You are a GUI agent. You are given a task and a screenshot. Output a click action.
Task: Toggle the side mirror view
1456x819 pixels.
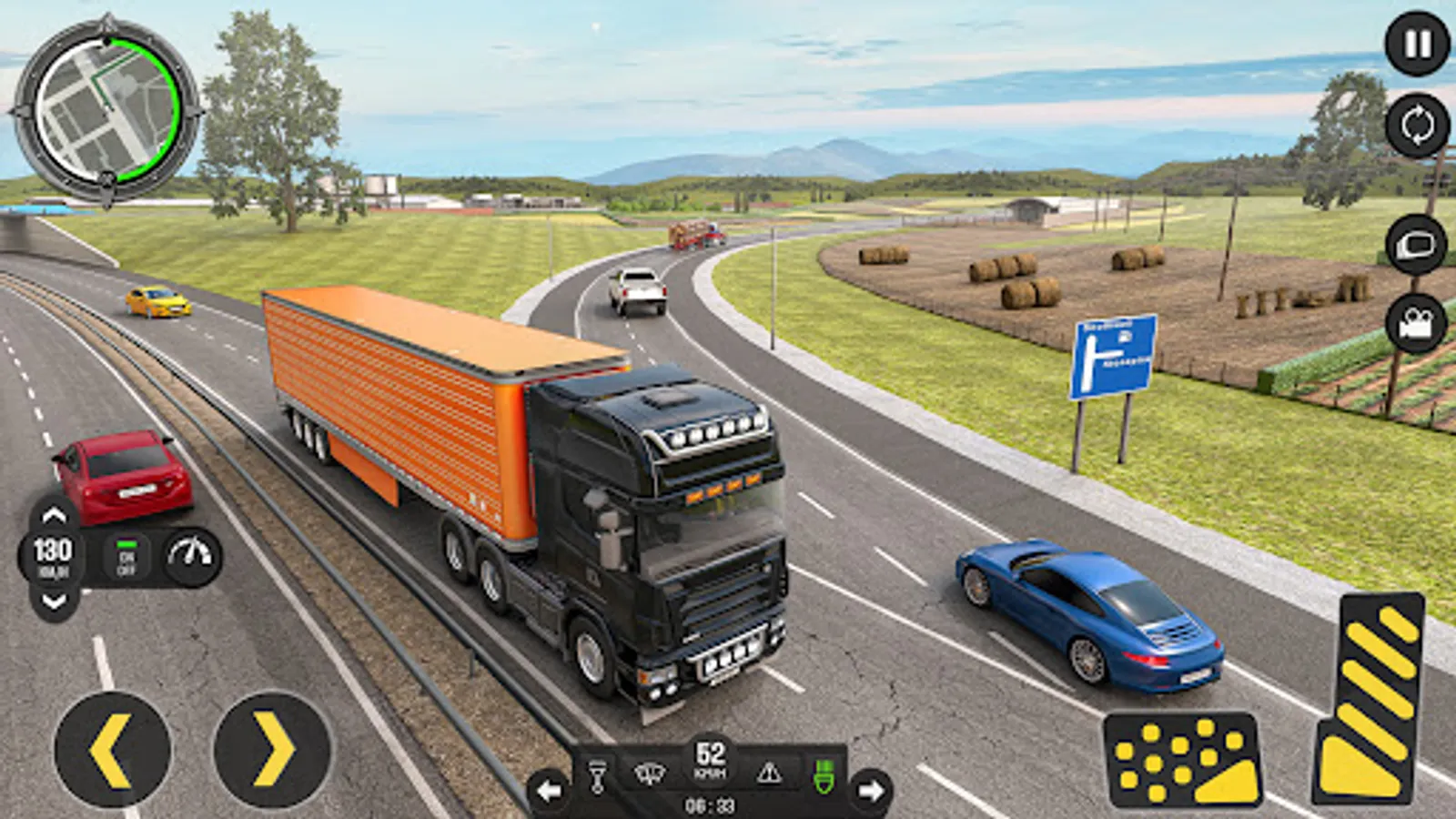pos(1415,245)
